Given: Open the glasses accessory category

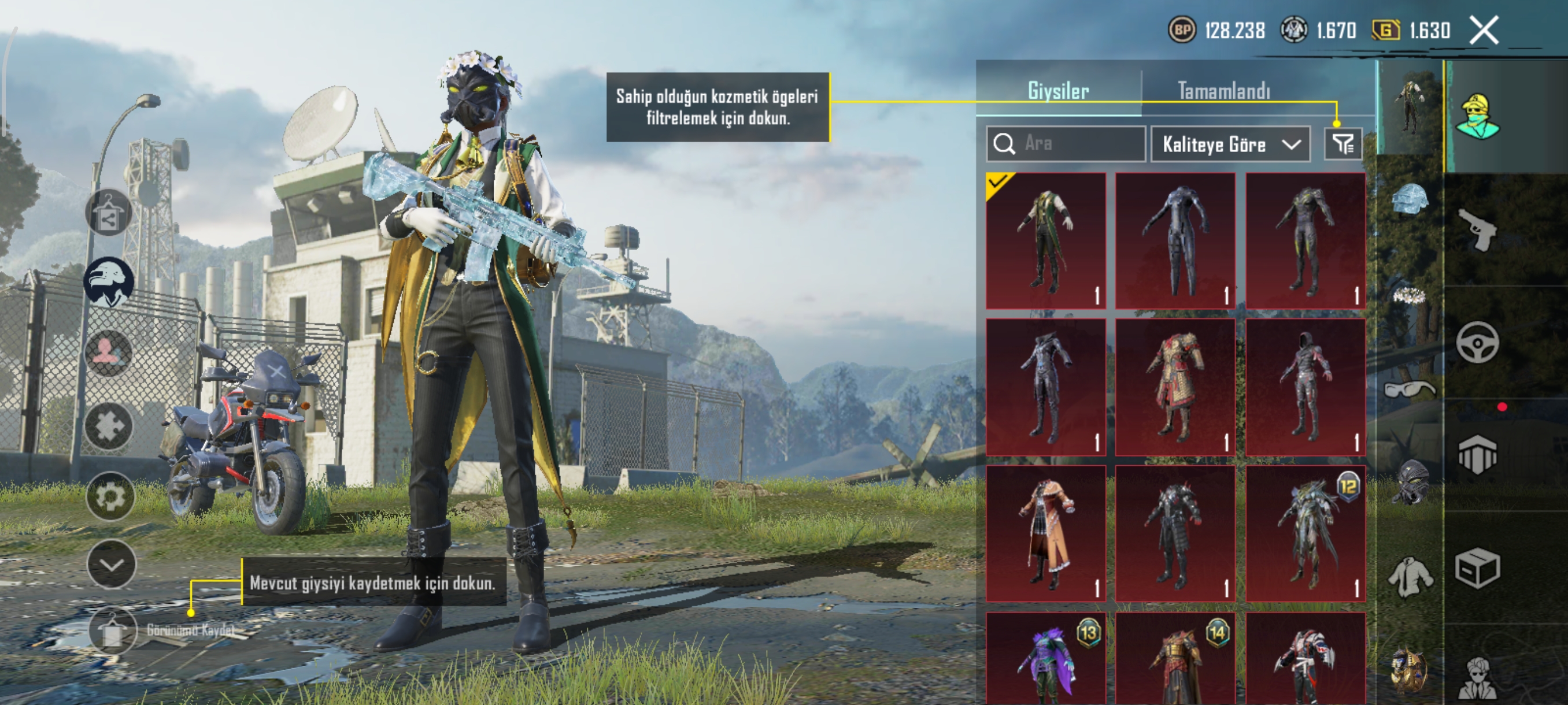Looking at the screenshot, I should click(1410, 389).
